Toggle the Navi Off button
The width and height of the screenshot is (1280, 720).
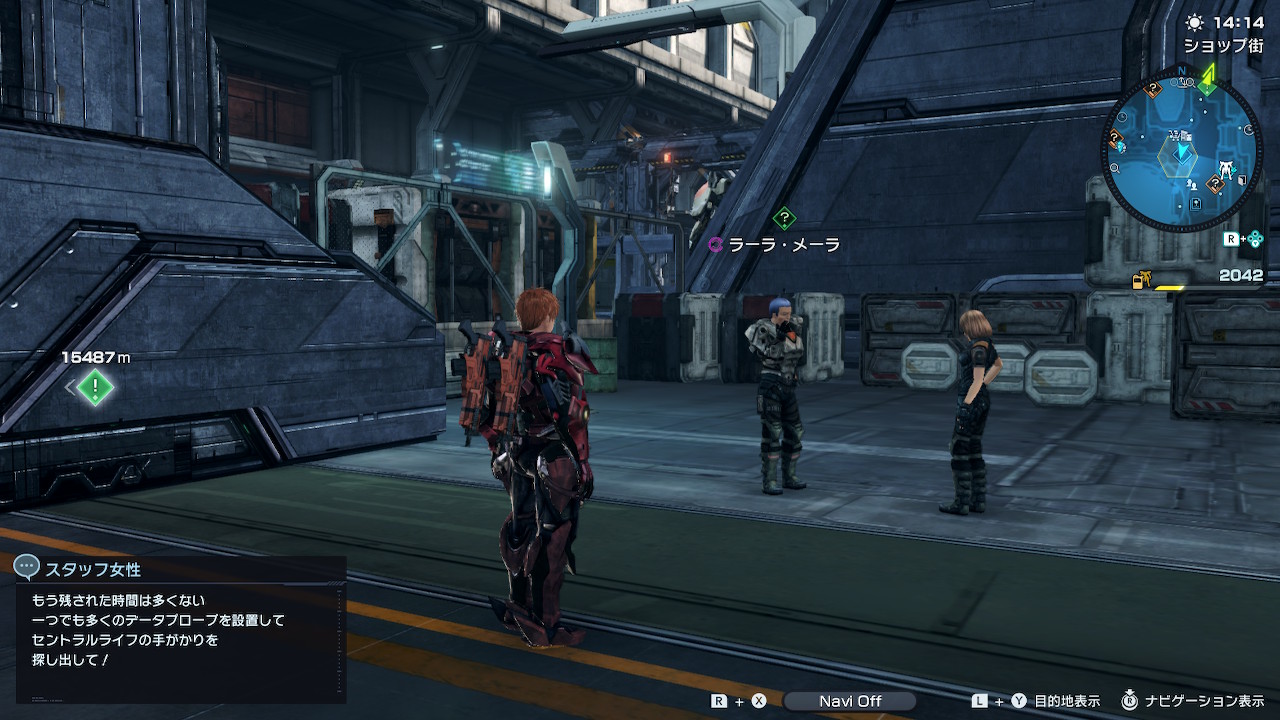849,701
